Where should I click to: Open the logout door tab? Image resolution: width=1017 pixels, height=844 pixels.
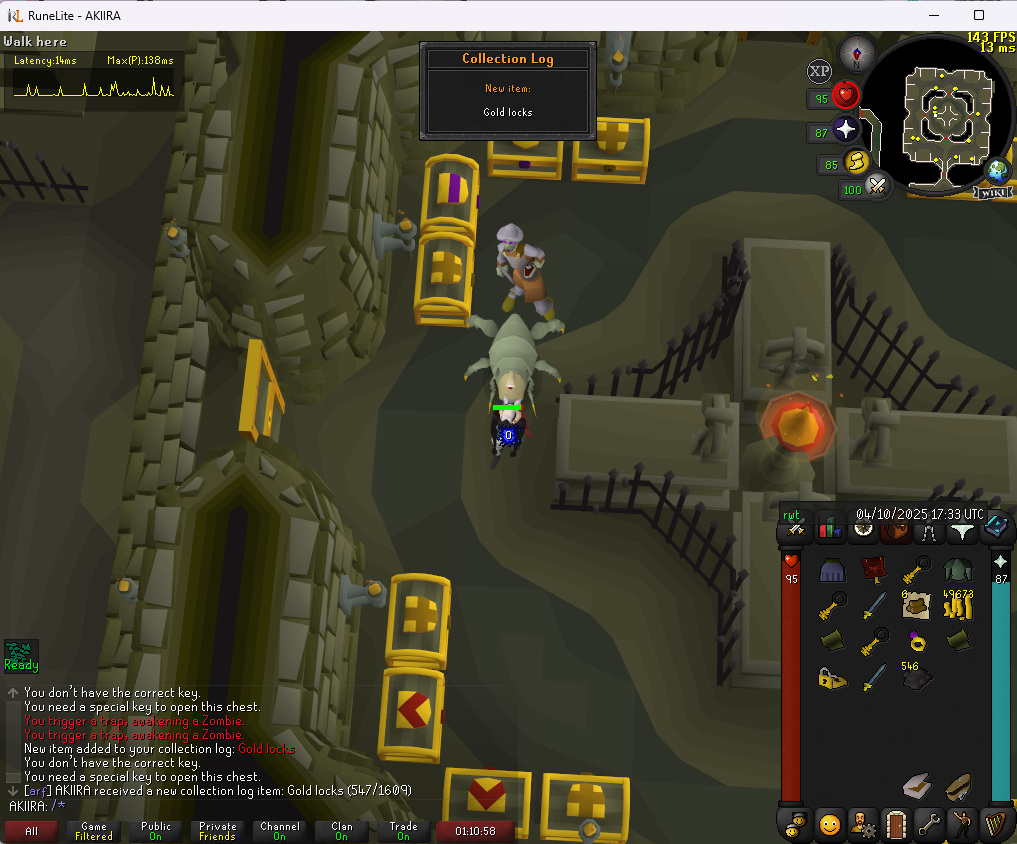[896, 825]
